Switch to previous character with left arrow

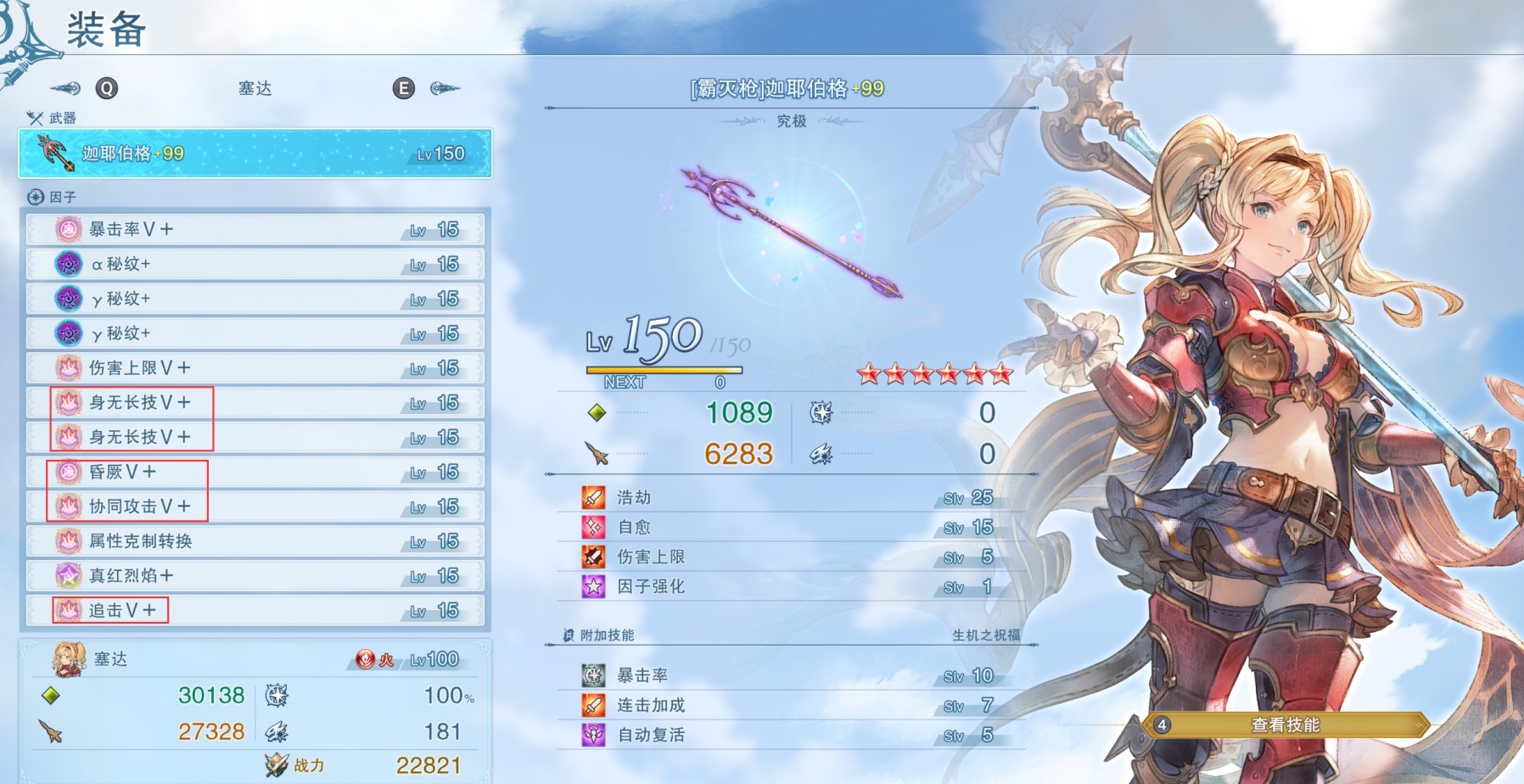pos(66,88)
